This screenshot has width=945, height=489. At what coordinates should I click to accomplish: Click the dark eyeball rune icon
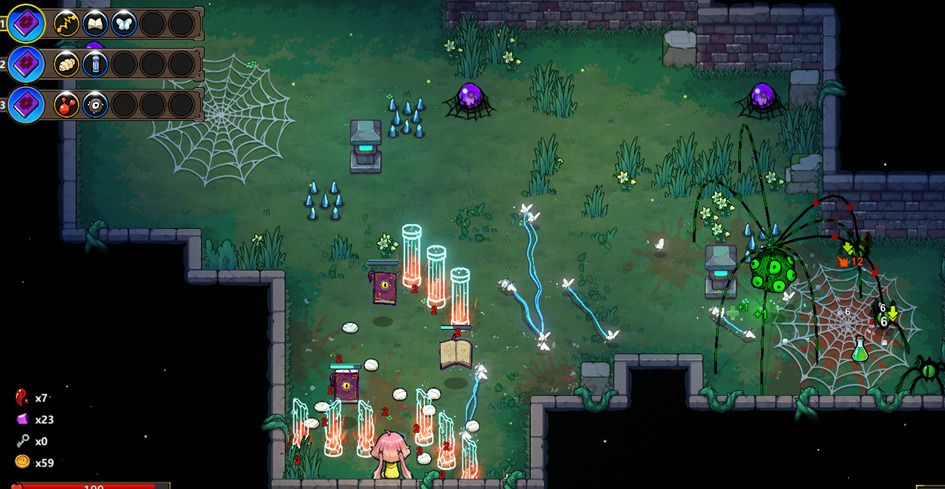[95, 104]
